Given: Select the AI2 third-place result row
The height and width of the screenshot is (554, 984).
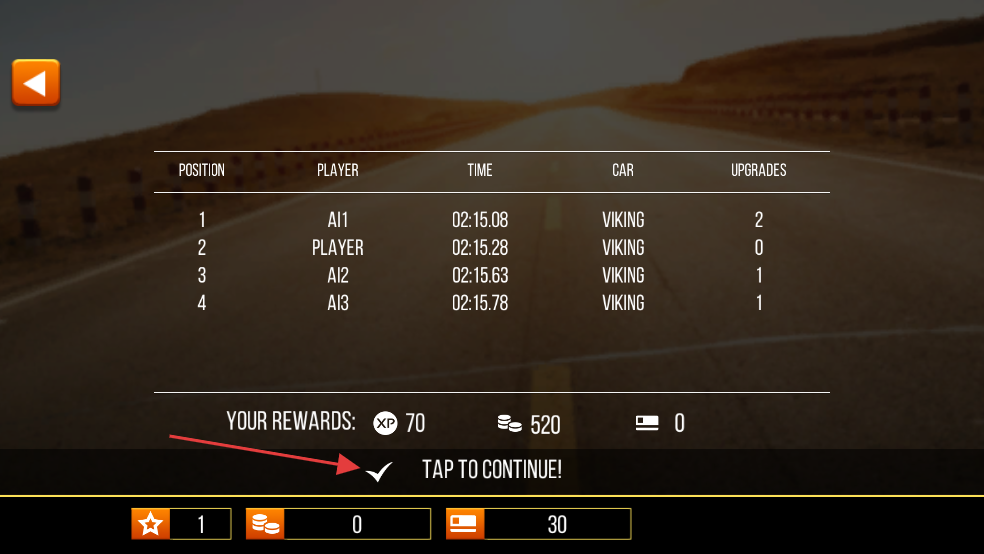Looking at the screenshot, I should pos(491,276).
